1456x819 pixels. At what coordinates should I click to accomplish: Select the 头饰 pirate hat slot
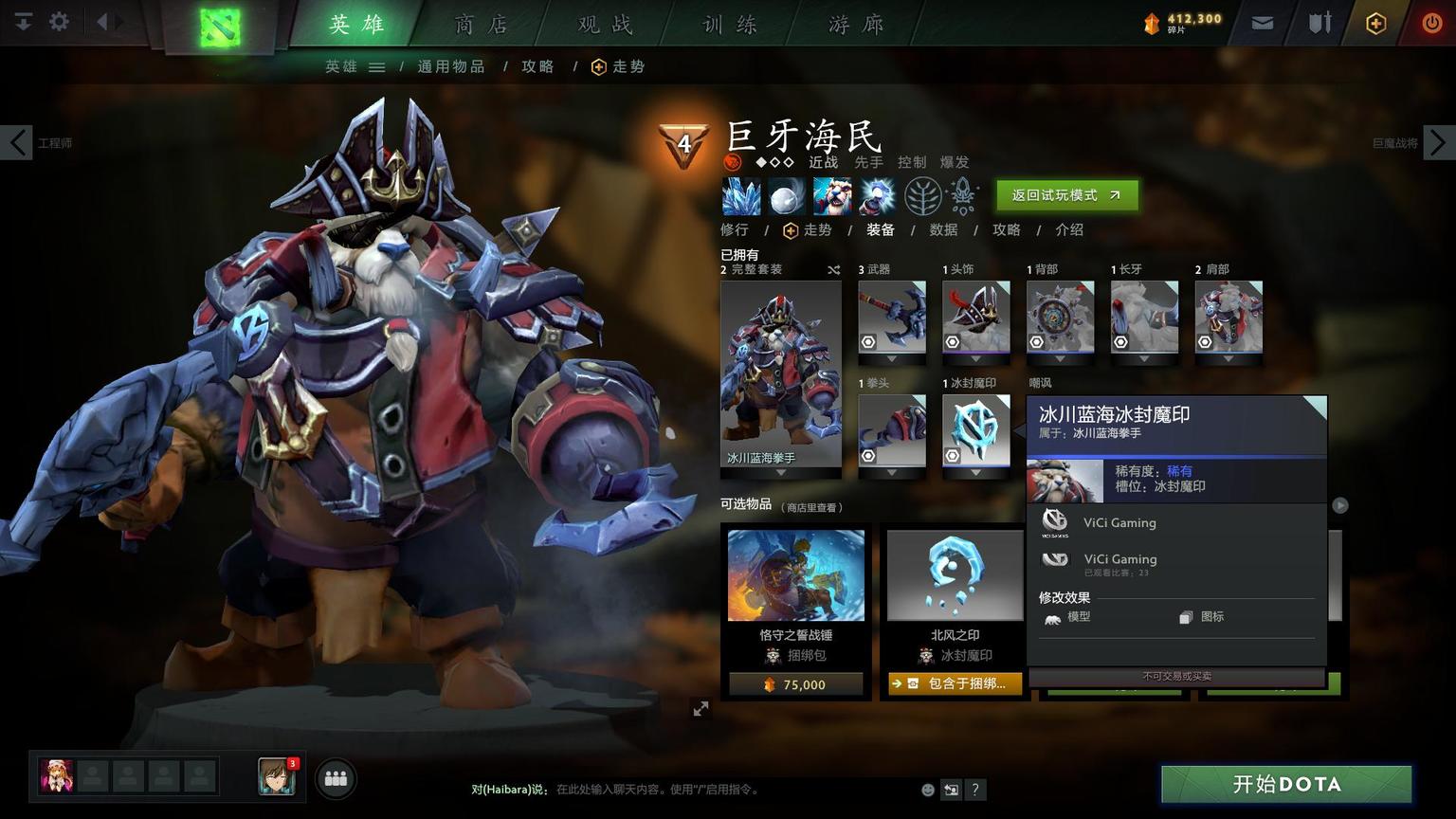click(x=975, y=318)
